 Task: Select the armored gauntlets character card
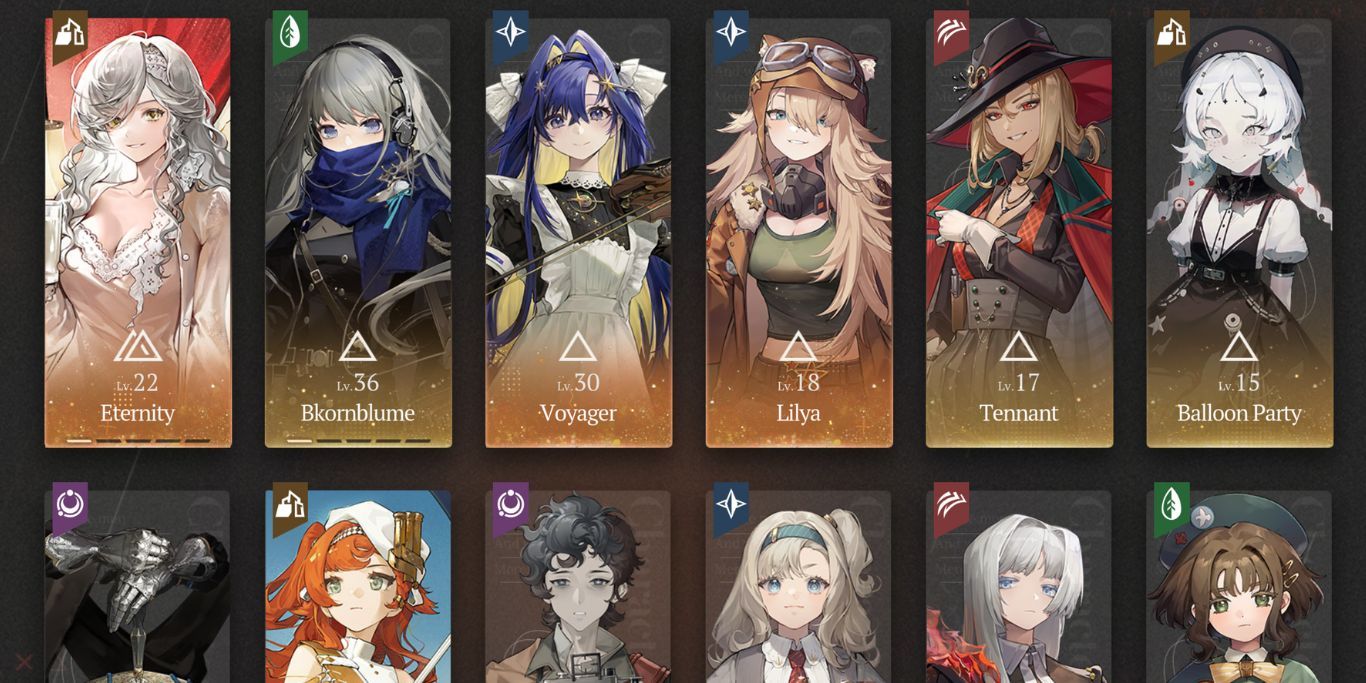[138, 588]
